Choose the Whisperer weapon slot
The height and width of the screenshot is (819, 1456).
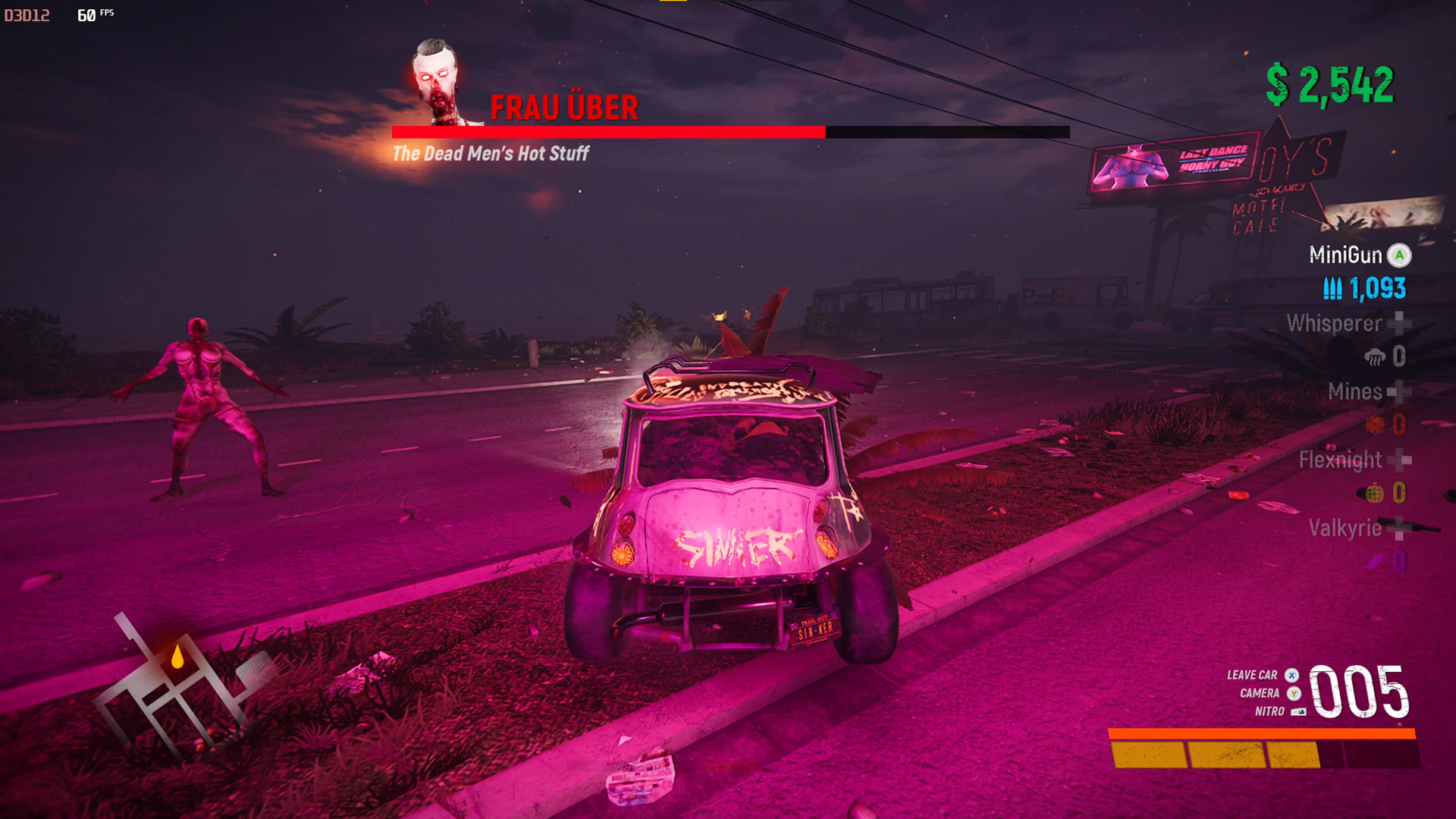[x=1335, y=324]
